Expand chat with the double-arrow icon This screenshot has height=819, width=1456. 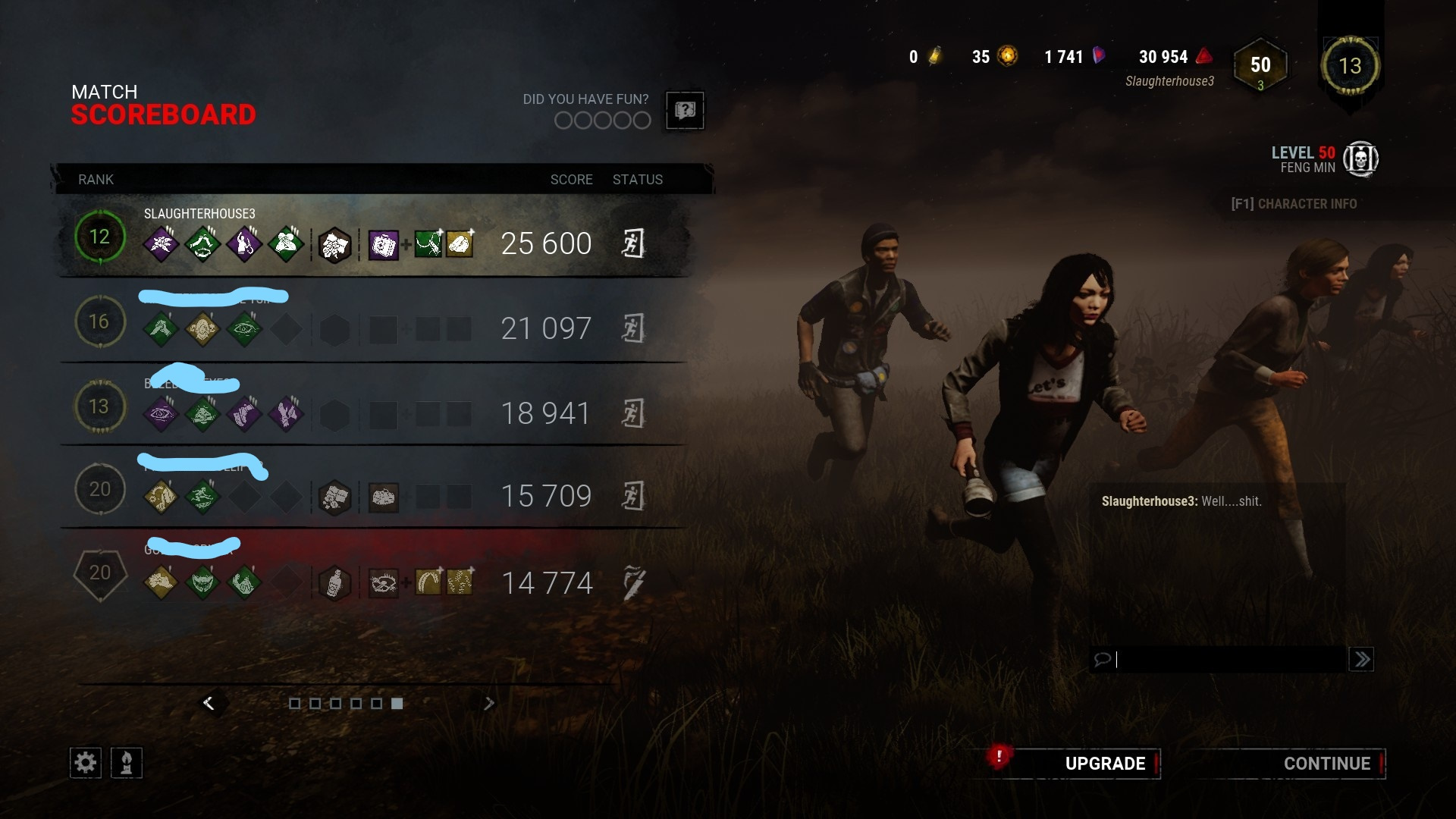tap(1361, 660)
